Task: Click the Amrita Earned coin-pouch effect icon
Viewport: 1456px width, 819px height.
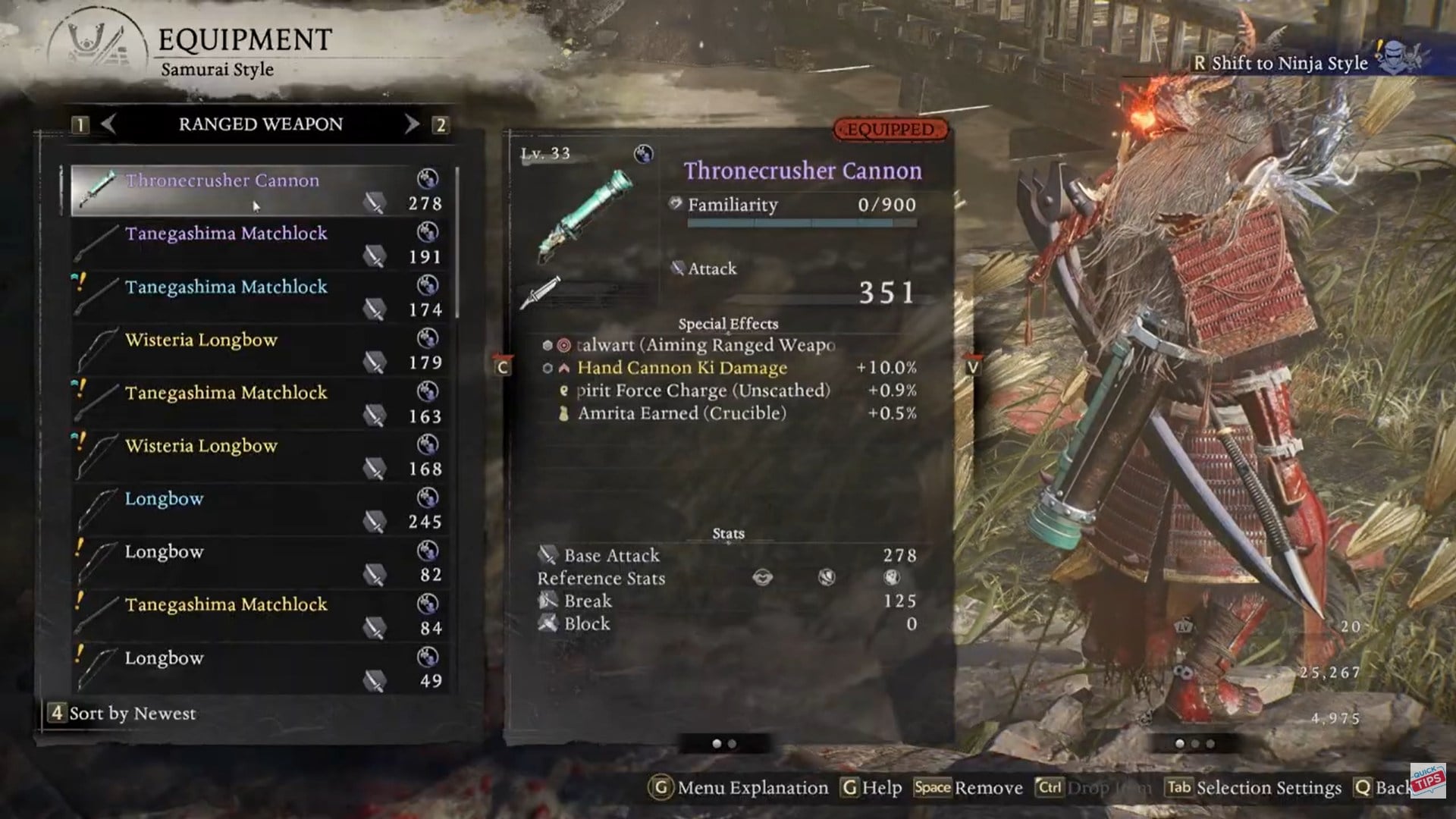Action: click(562, 414)
